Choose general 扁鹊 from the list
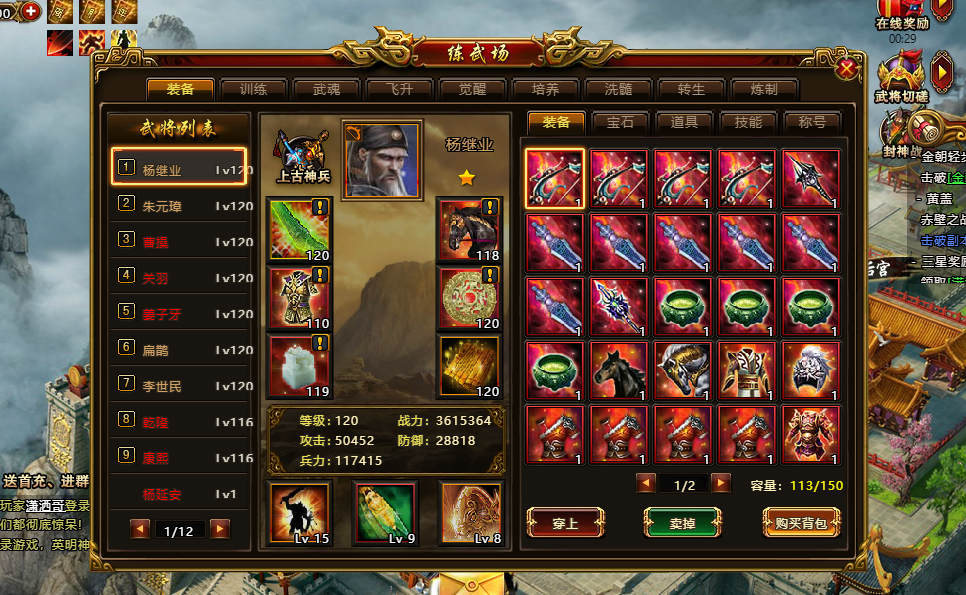The image size is (966, 595). click(x=180, y=350)
